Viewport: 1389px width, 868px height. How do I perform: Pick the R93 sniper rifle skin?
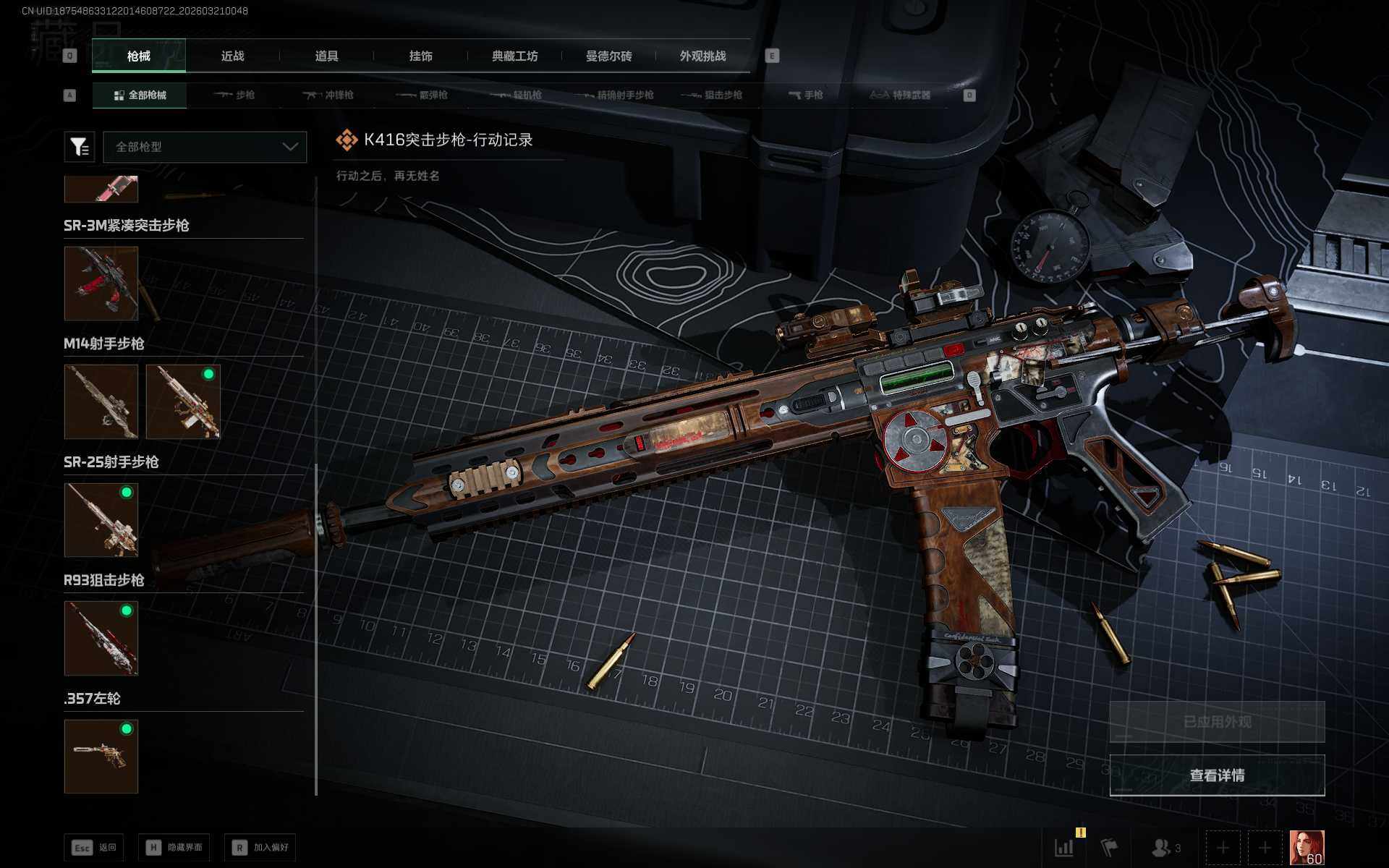[x=101, y=638]
